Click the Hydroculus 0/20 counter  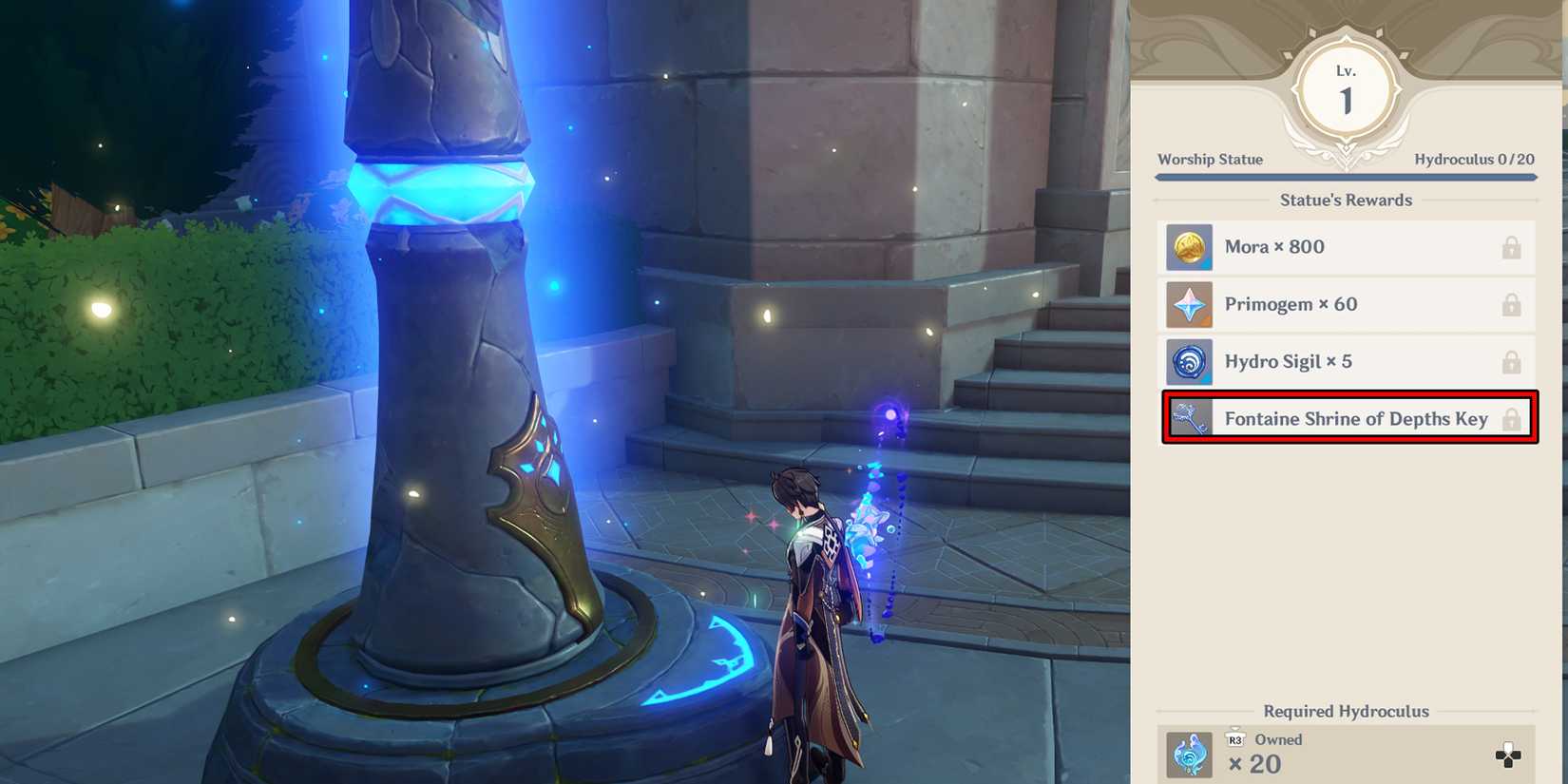[x=1475, y=159]
